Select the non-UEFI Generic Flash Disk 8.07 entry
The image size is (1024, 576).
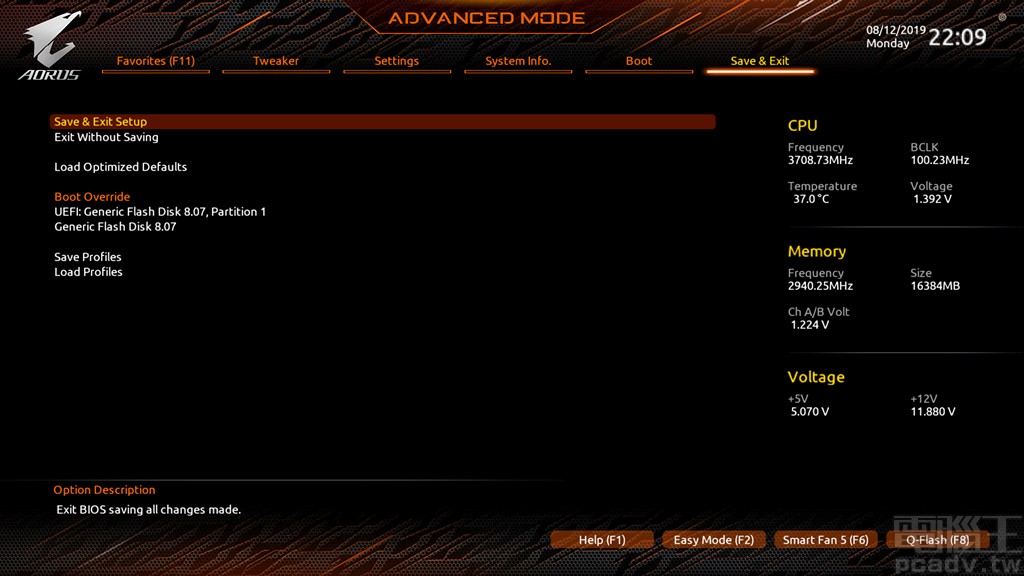point(115,227)
